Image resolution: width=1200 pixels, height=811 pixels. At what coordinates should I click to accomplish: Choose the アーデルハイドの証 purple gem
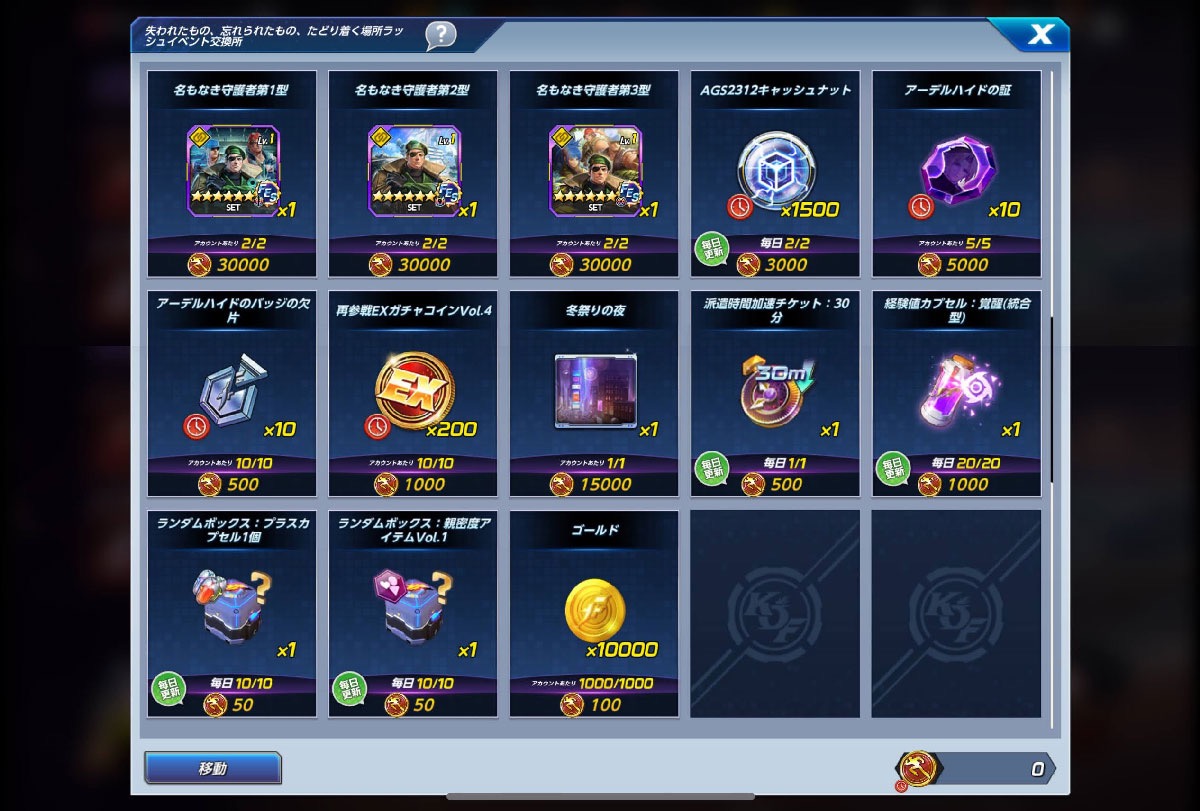pos(956,172)
